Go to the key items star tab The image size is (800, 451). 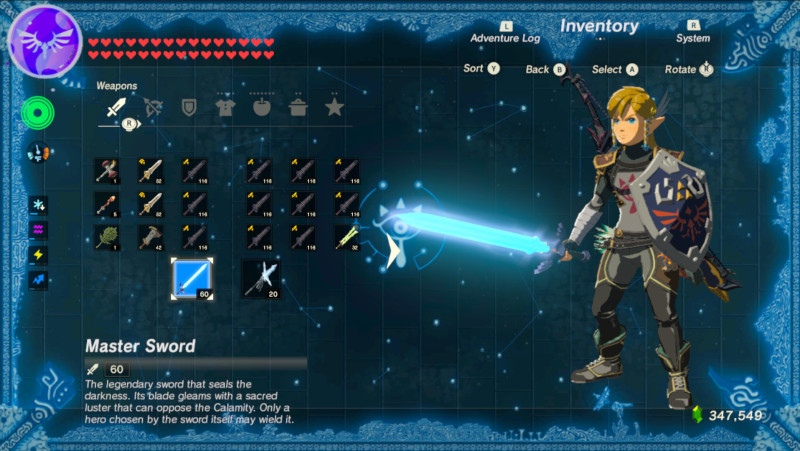coord(333,107)
